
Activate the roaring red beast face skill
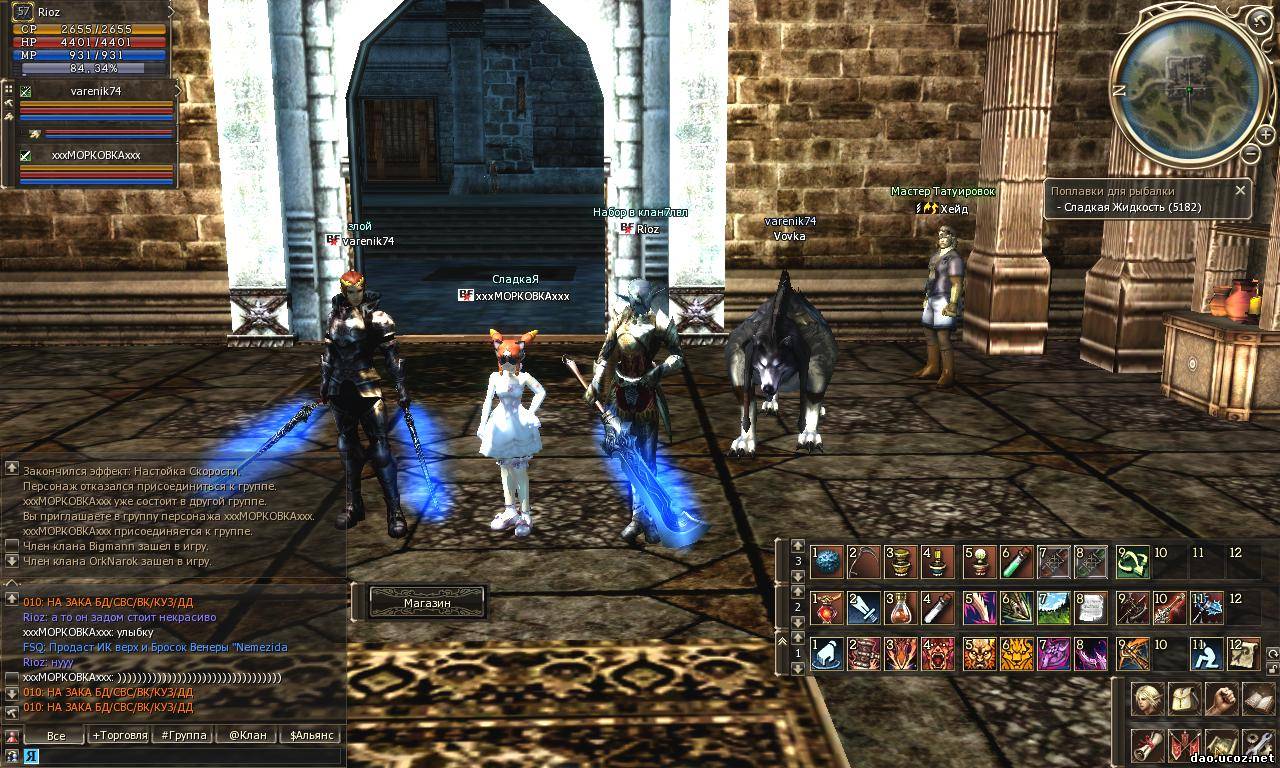(938, 653)
